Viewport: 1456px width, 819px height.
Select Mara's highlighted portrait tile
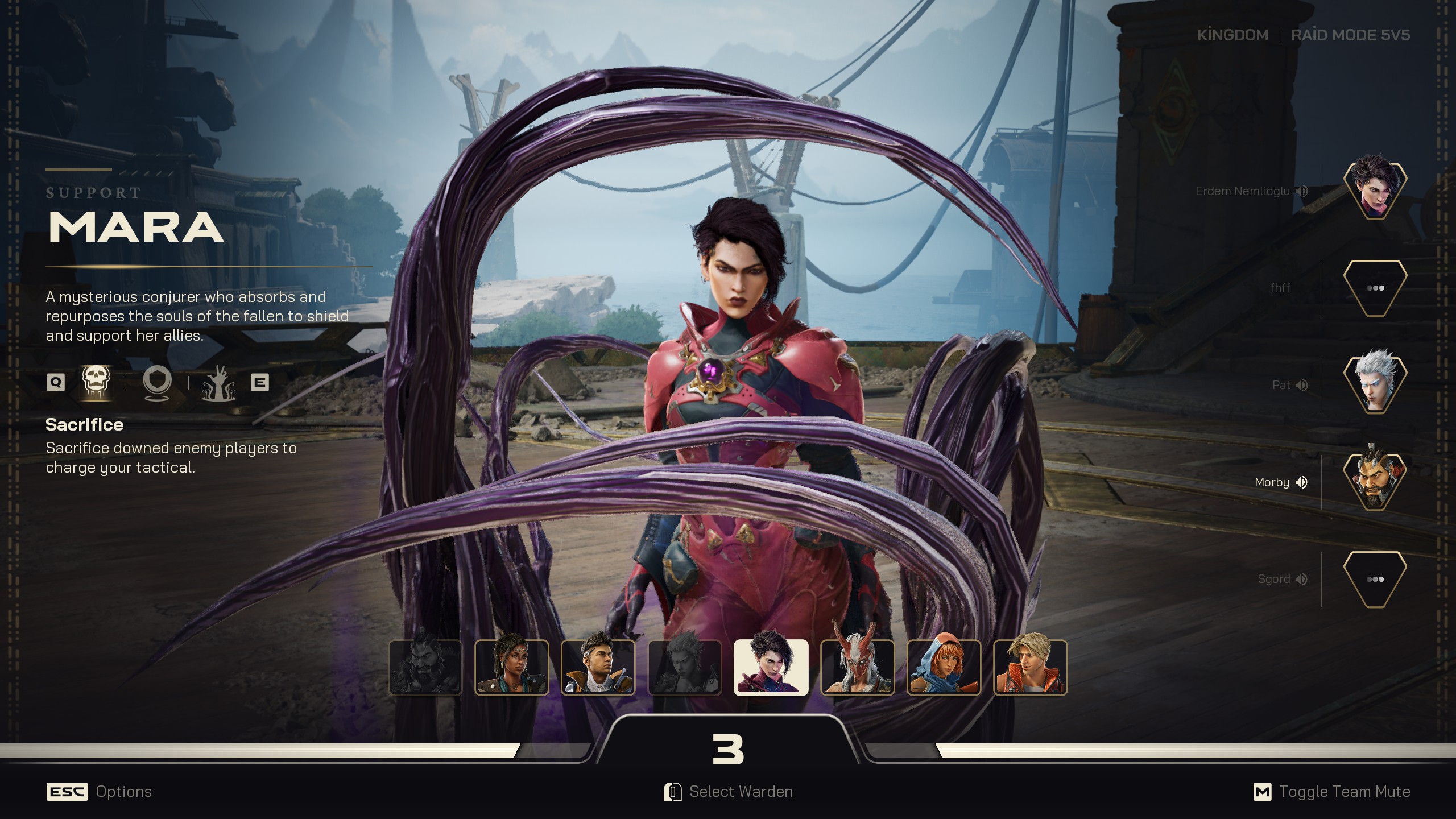(x=771, y=667)
